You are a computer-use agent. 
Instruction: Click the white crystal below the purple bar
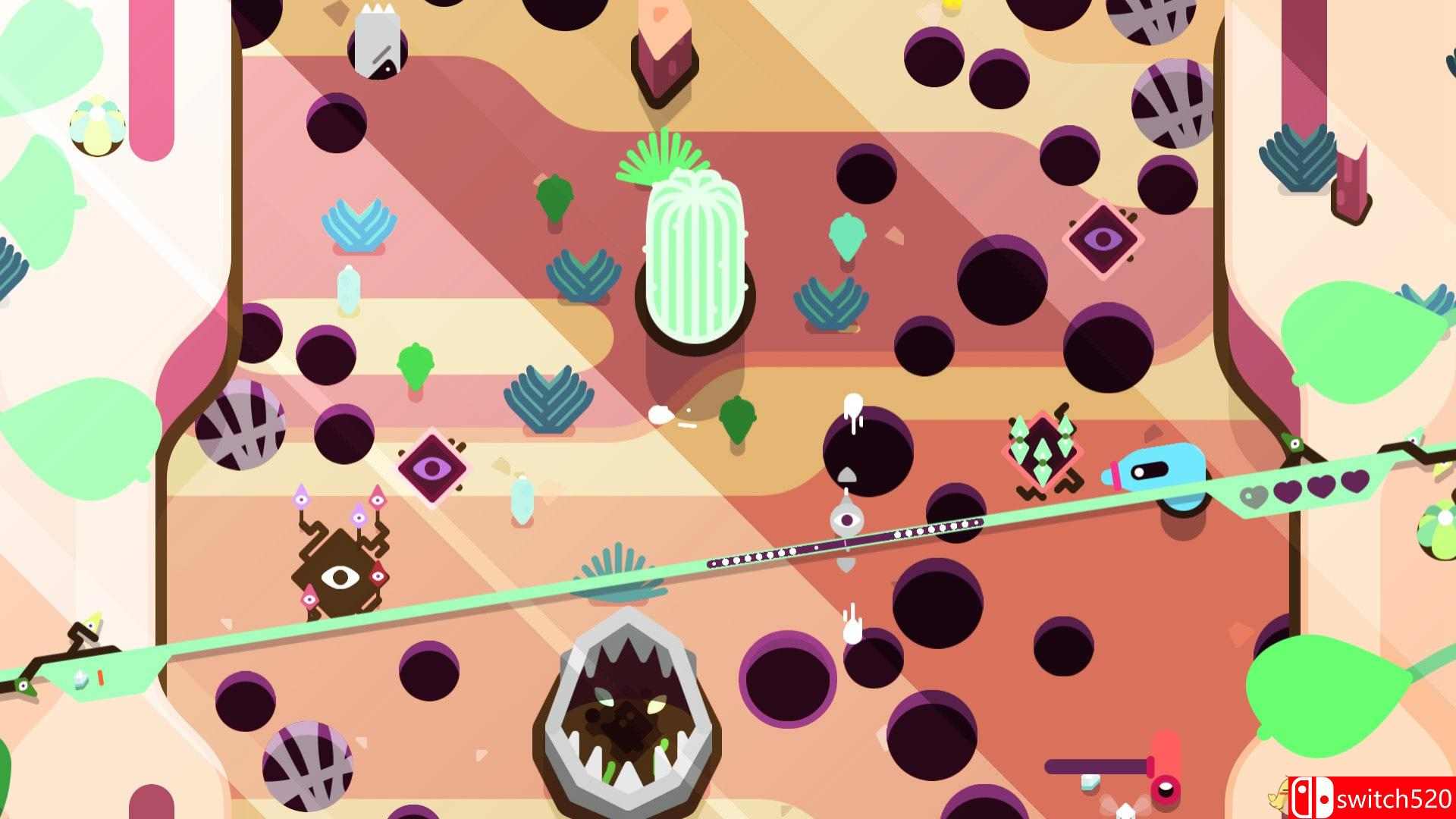(1089, 783)
